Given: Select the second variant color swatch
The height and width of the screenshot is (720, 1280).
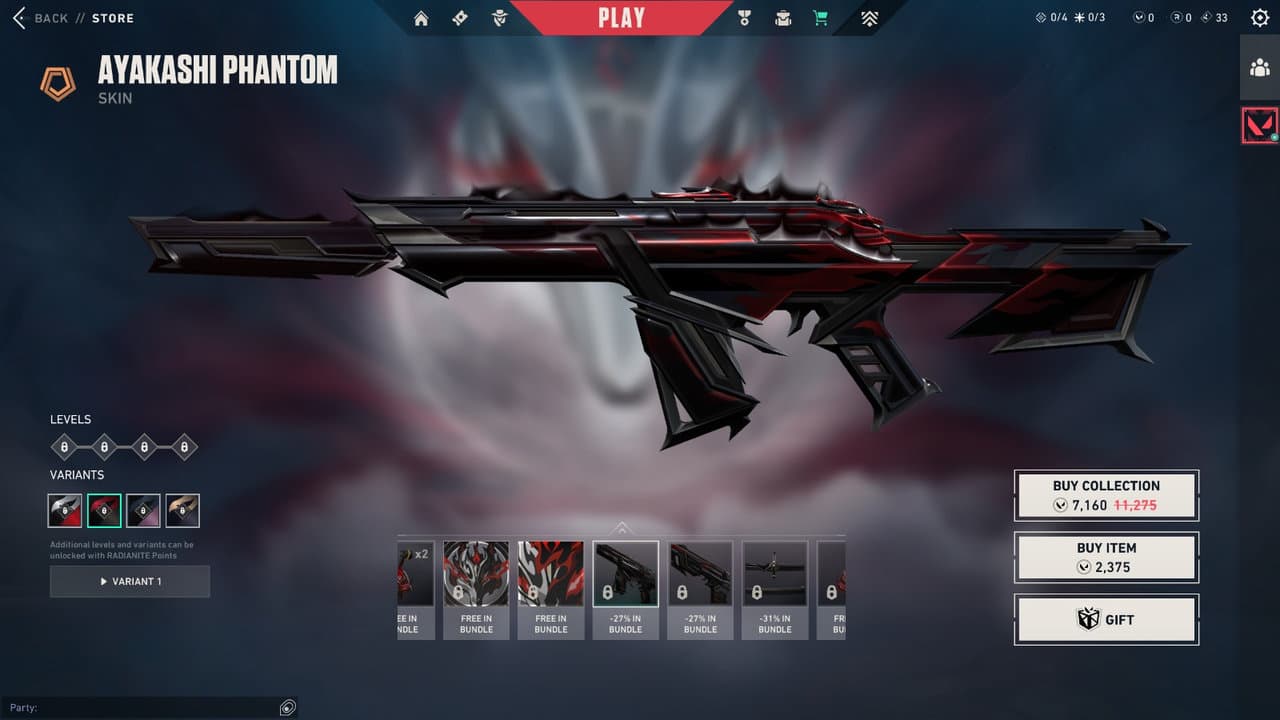Looking at the screenshot, I should point(103,510).
